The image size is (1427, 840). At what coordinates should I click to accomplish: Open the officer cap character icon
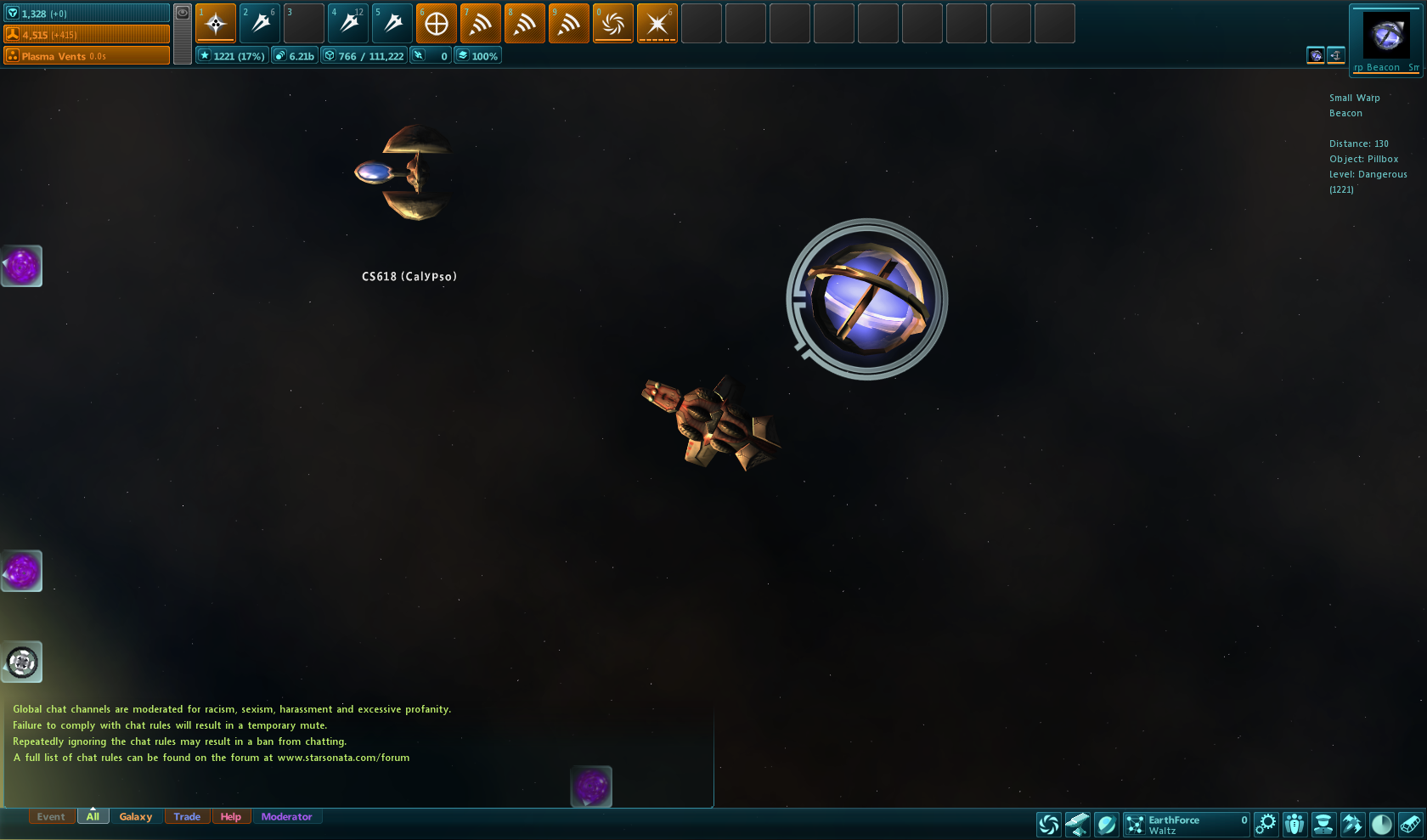tap(1323, 824)
